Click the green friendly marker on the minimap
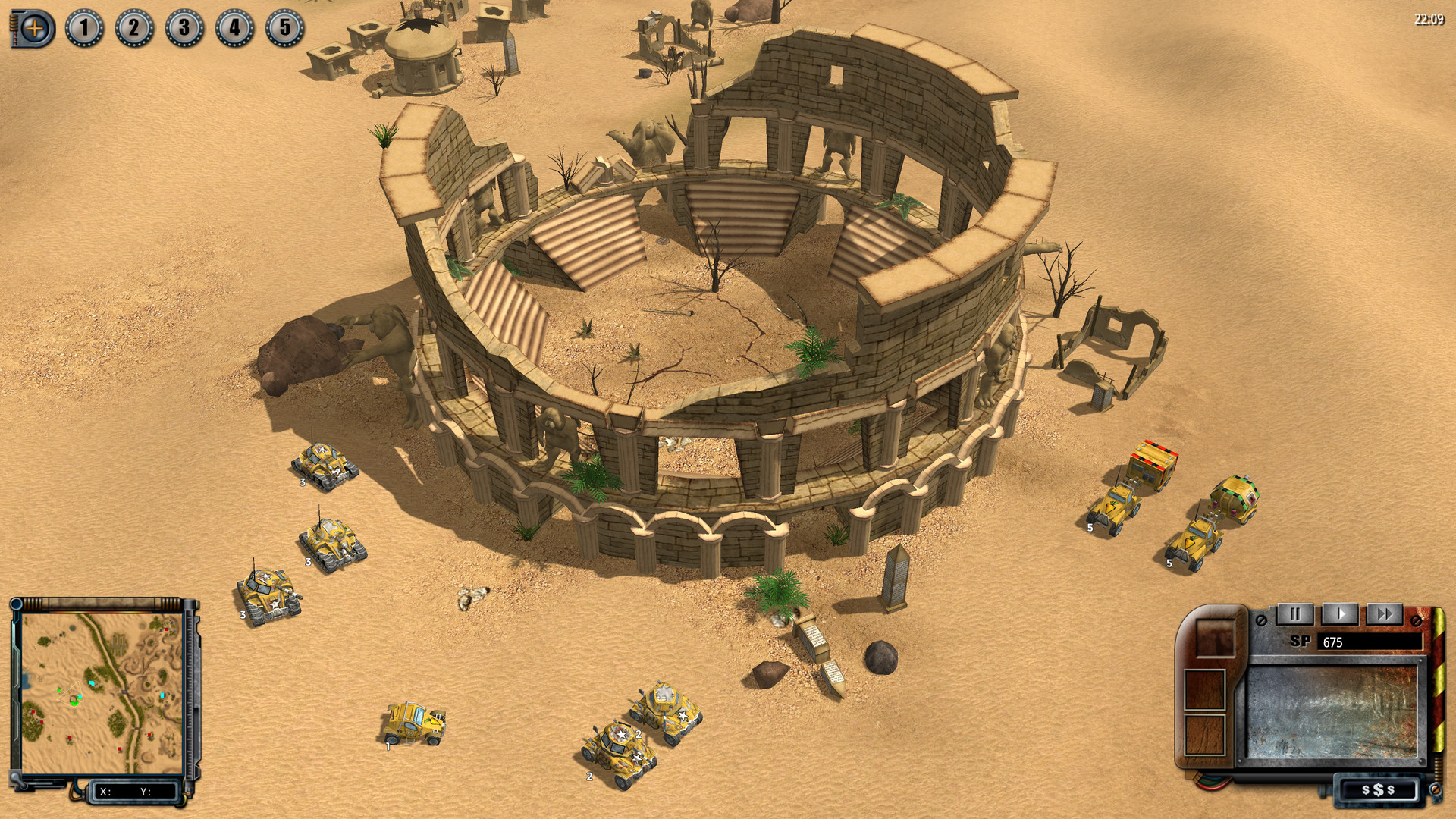 point(59,690)
